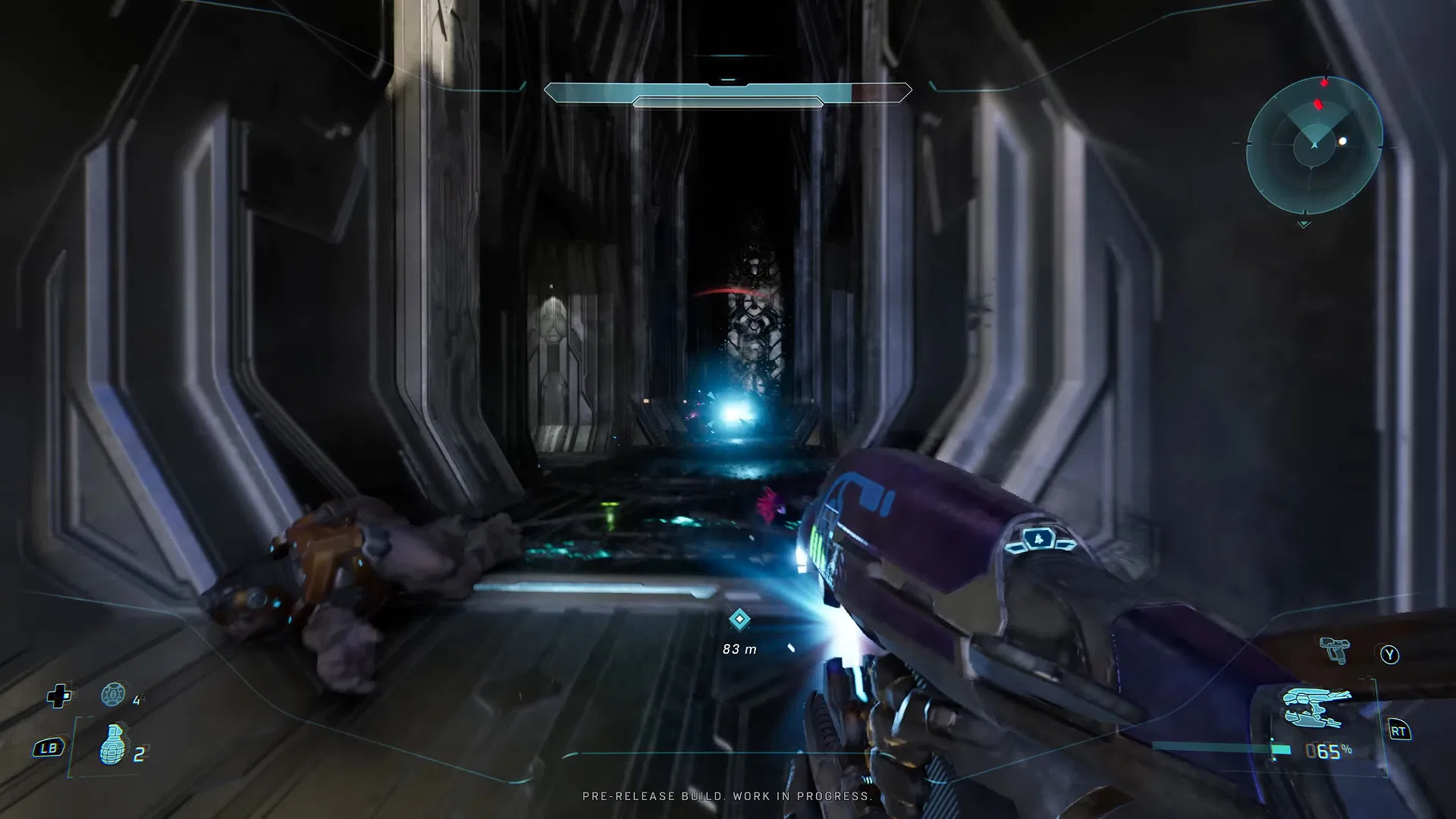Click the 065% ammo counter readout
This screenshot has height=819, width=1456.
[1327, 749]
